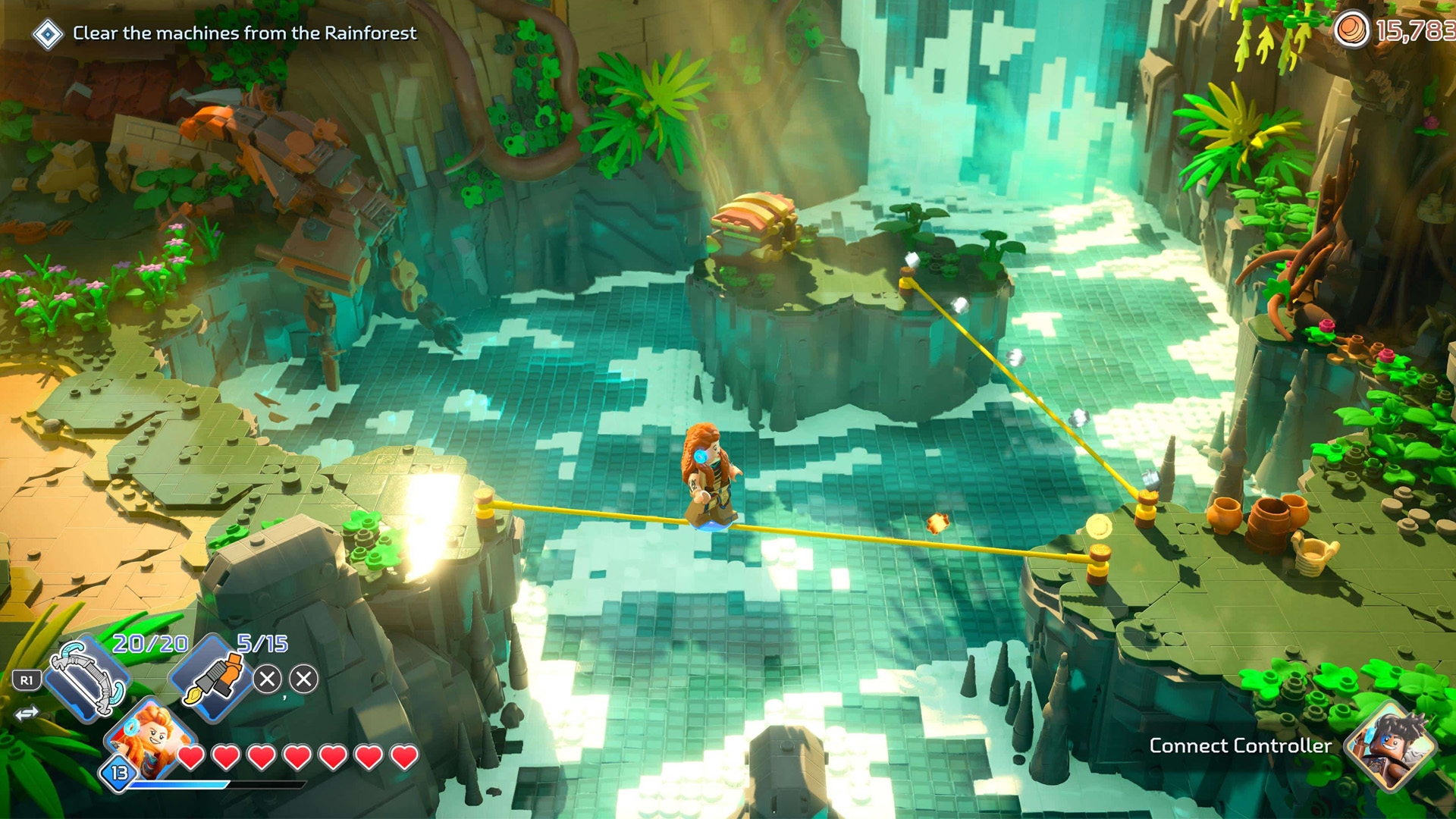Image resolution: width=1456 pixels, height=819 pixels.
Task: Click the second player portrait
Action: click(1391, 746)
